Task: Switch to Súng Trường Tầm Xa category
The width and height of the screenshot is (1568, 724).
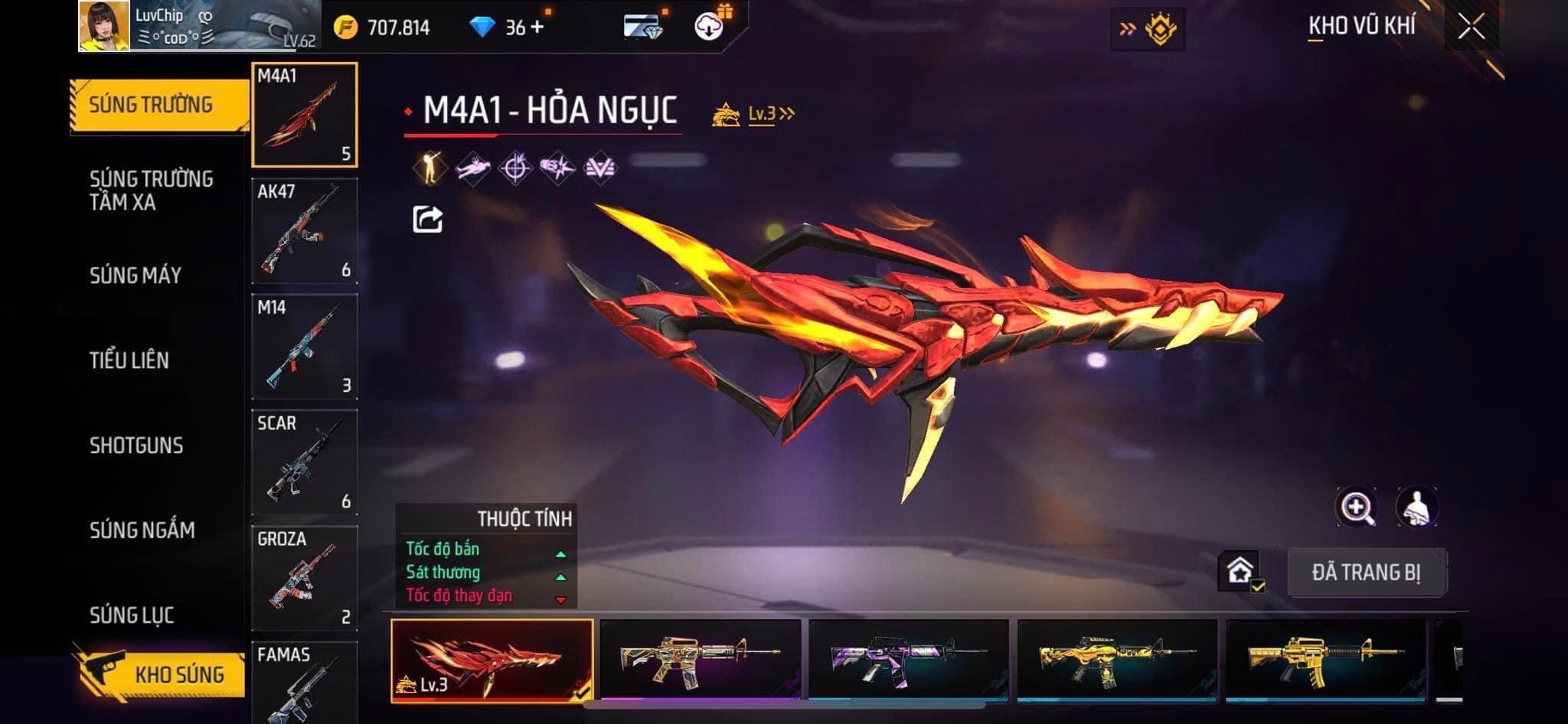Action: pos(151,191)
